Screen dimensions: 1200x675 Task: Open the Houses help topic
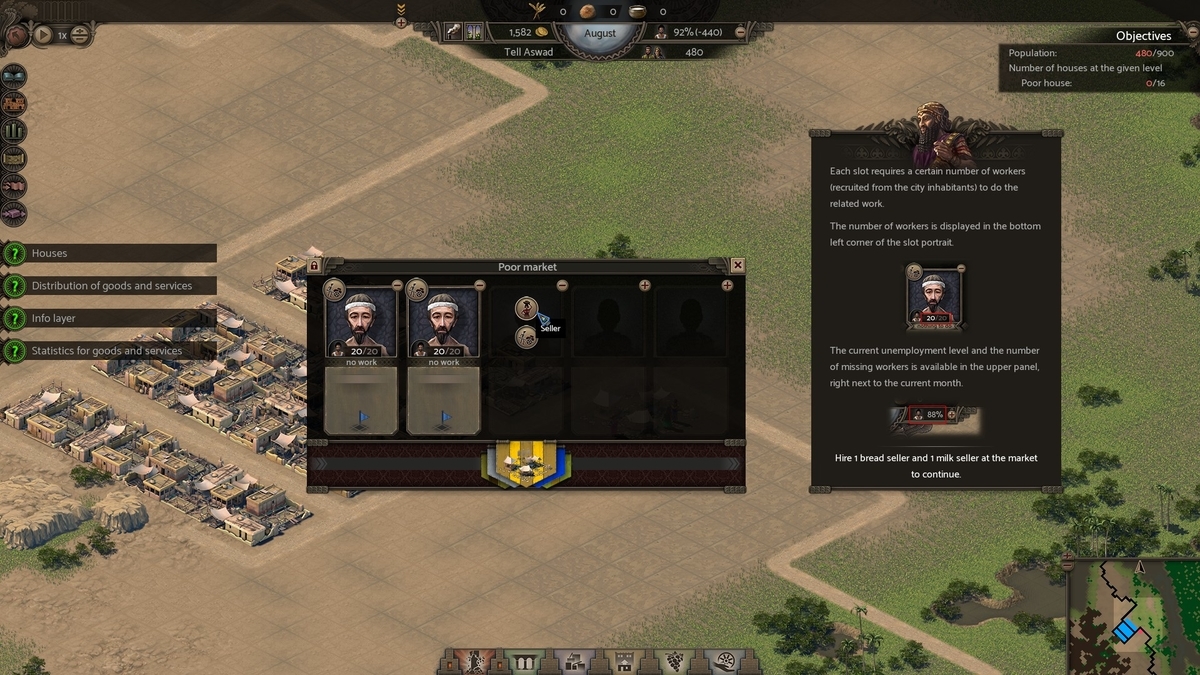click(15, 254)
